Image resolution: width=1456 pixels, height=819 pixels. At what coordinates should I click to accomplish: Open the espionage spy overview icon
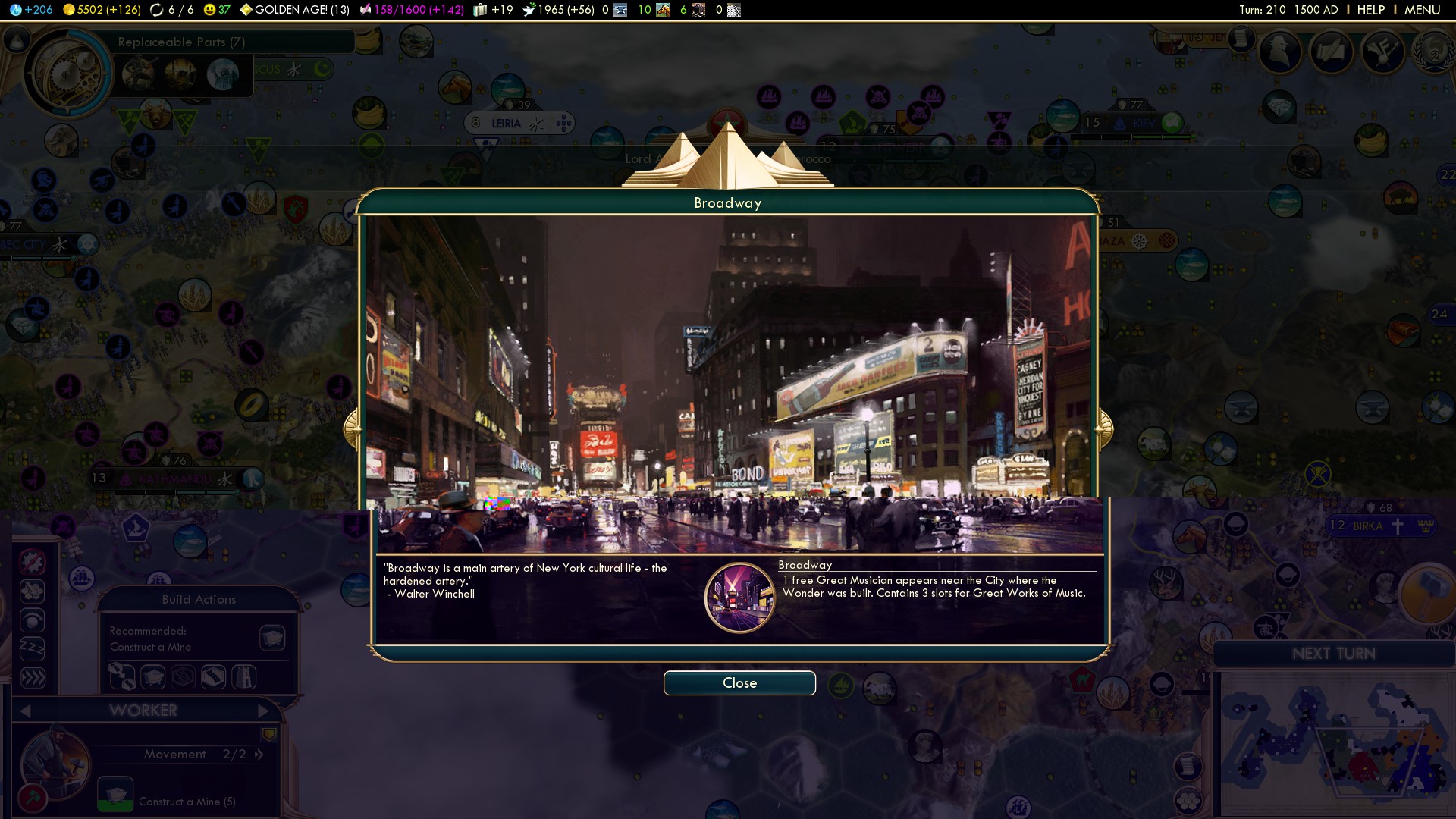[1280, 52]
